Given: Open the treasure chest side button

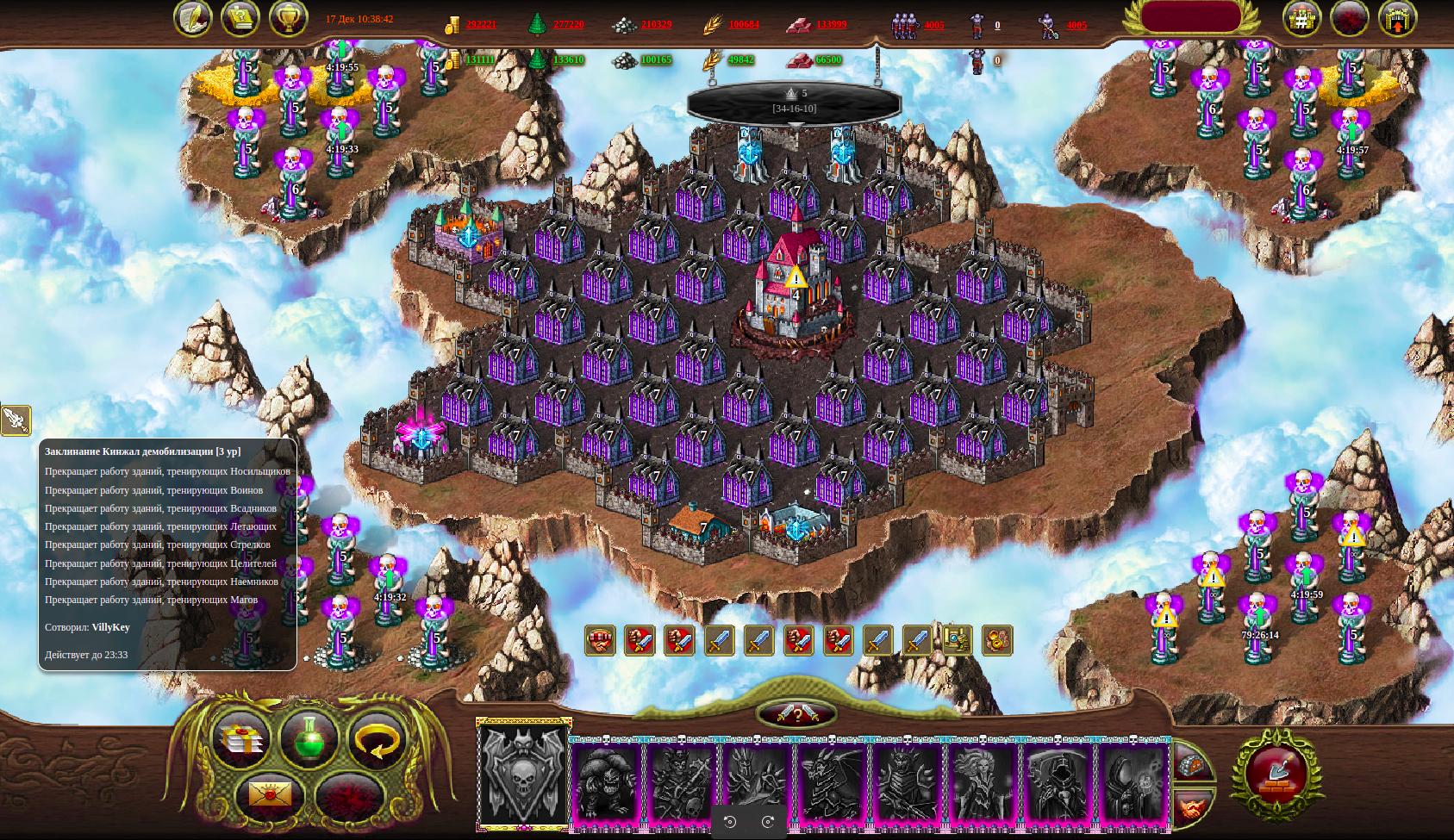Looking at the screenshot, I should coord(1193,766).
